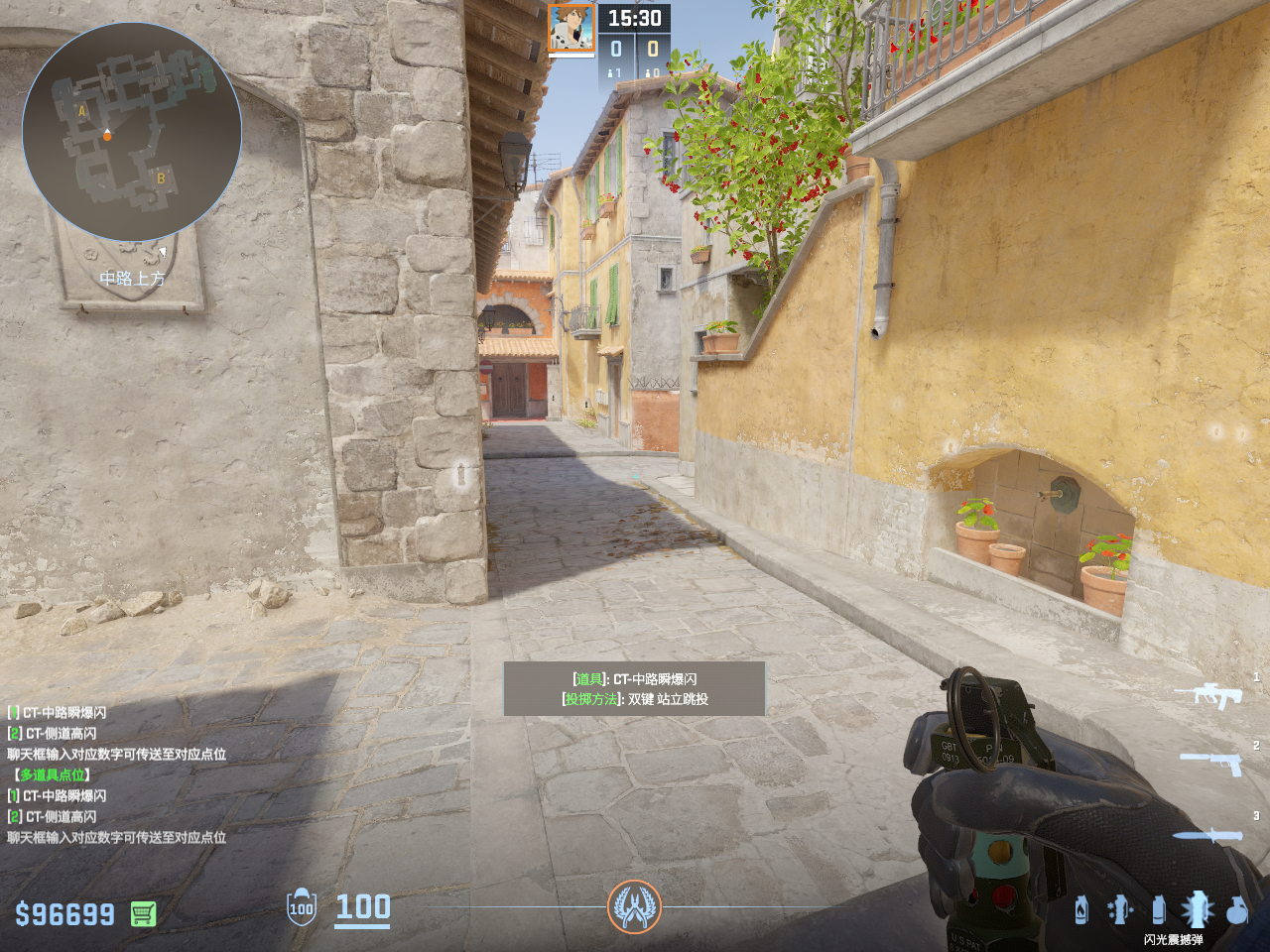Click the player avatar on the scoreboard
Screen dimensions: 1270x952
(571, 29)
